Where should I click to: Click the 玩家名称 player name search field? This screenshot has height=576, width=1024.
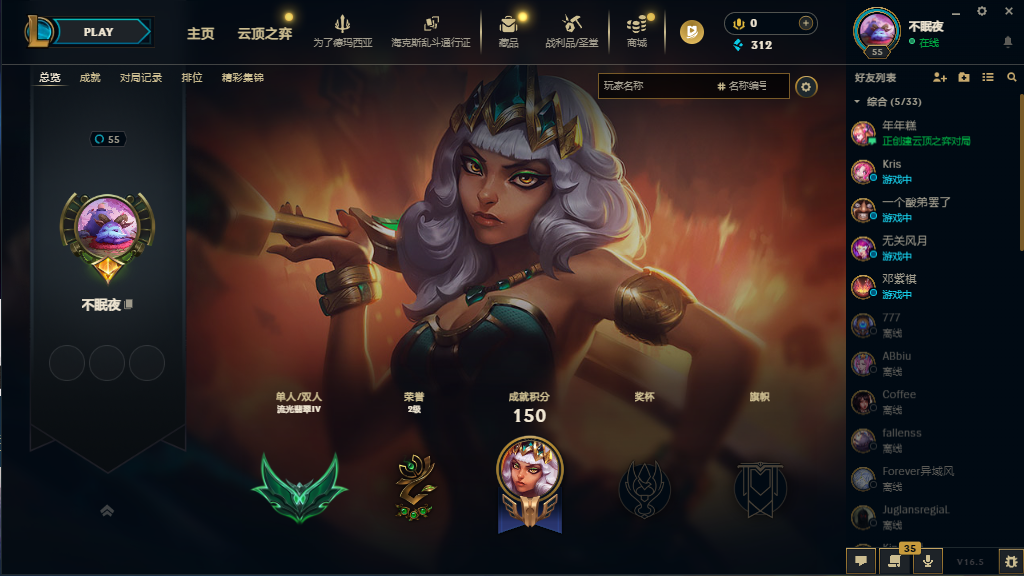pos(655,87)
